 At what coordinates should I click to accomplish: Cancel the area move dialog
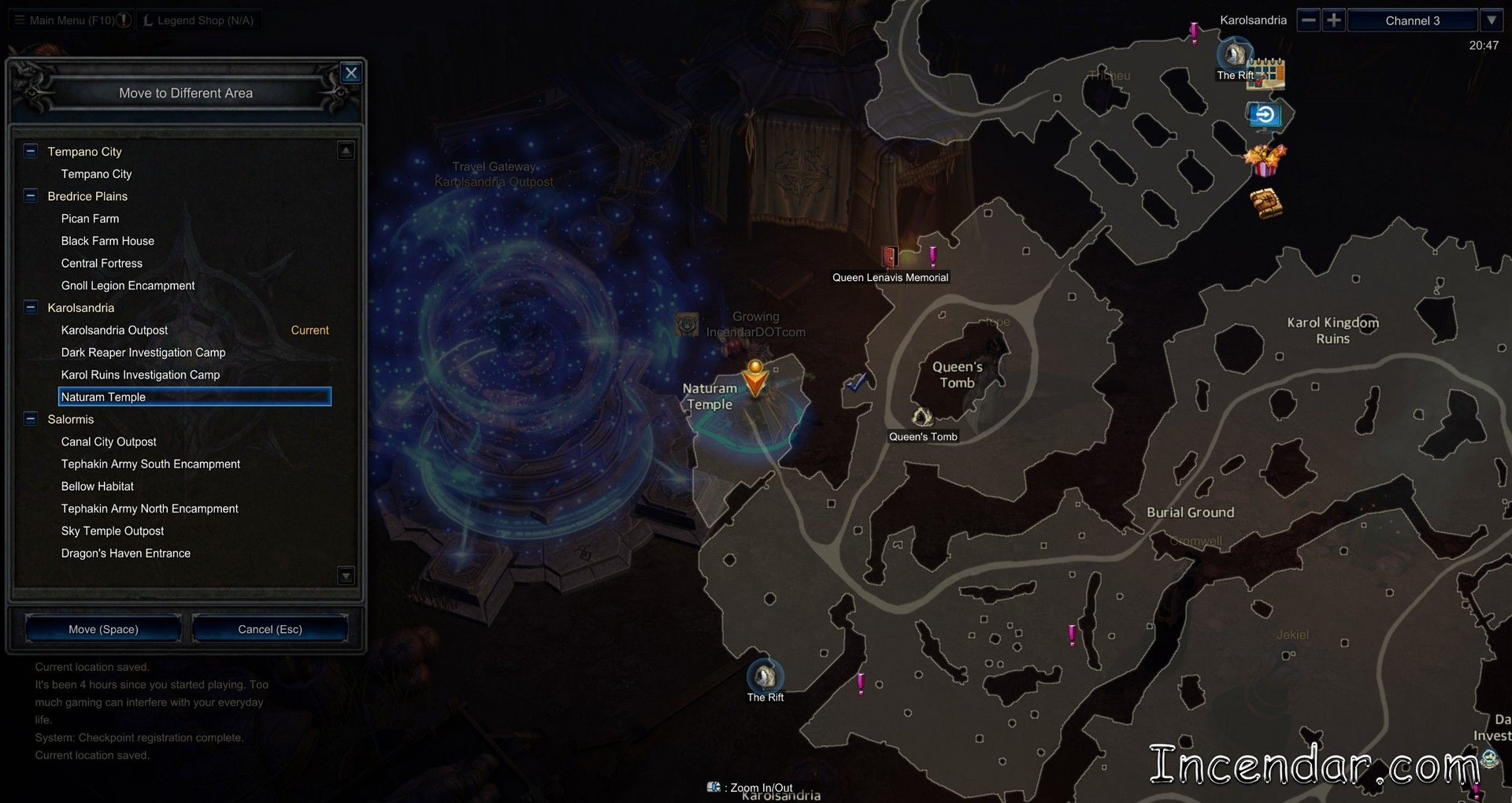click(270, 629)
